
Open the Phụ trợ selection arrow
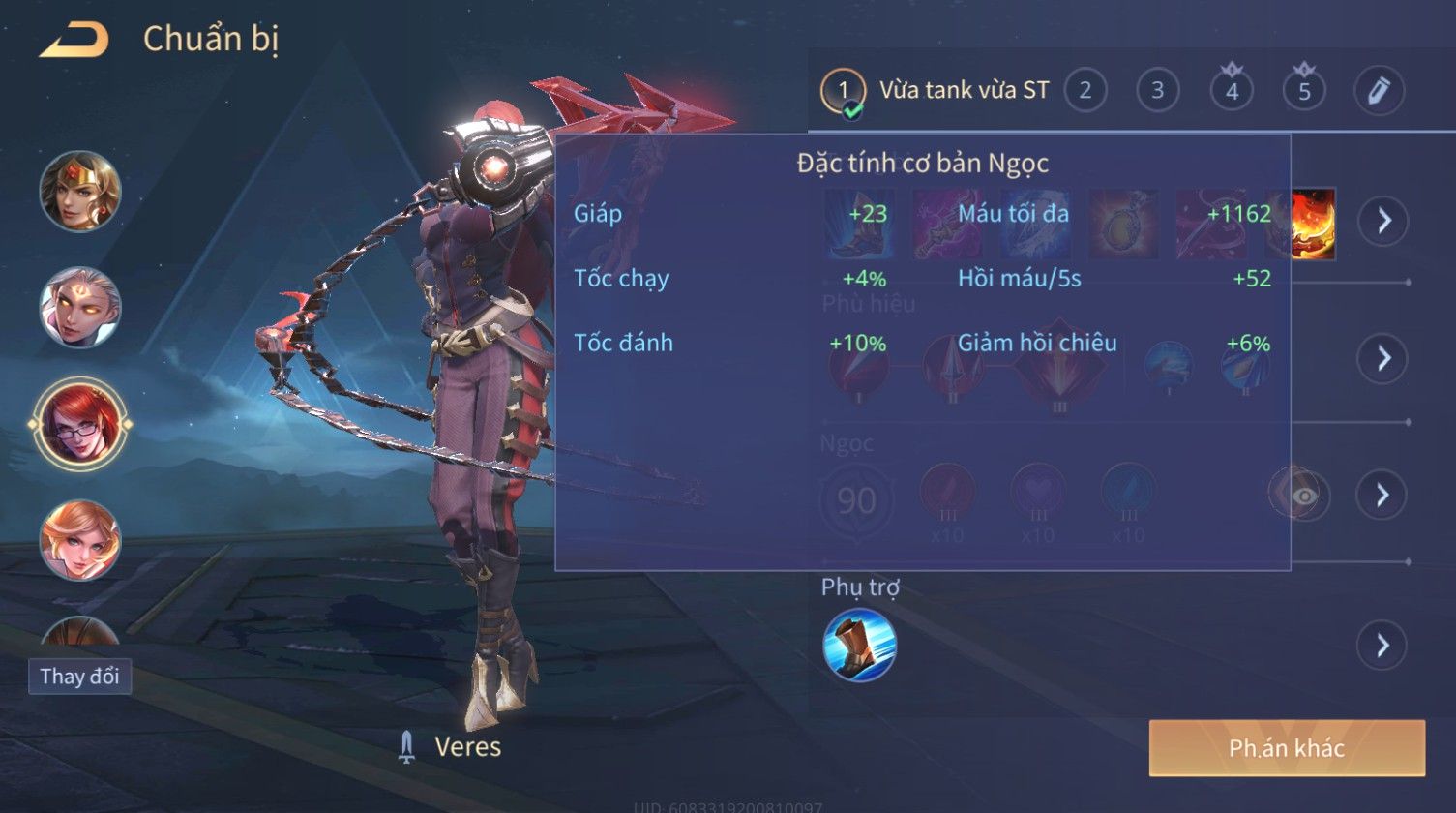(x=1382, y=645)
